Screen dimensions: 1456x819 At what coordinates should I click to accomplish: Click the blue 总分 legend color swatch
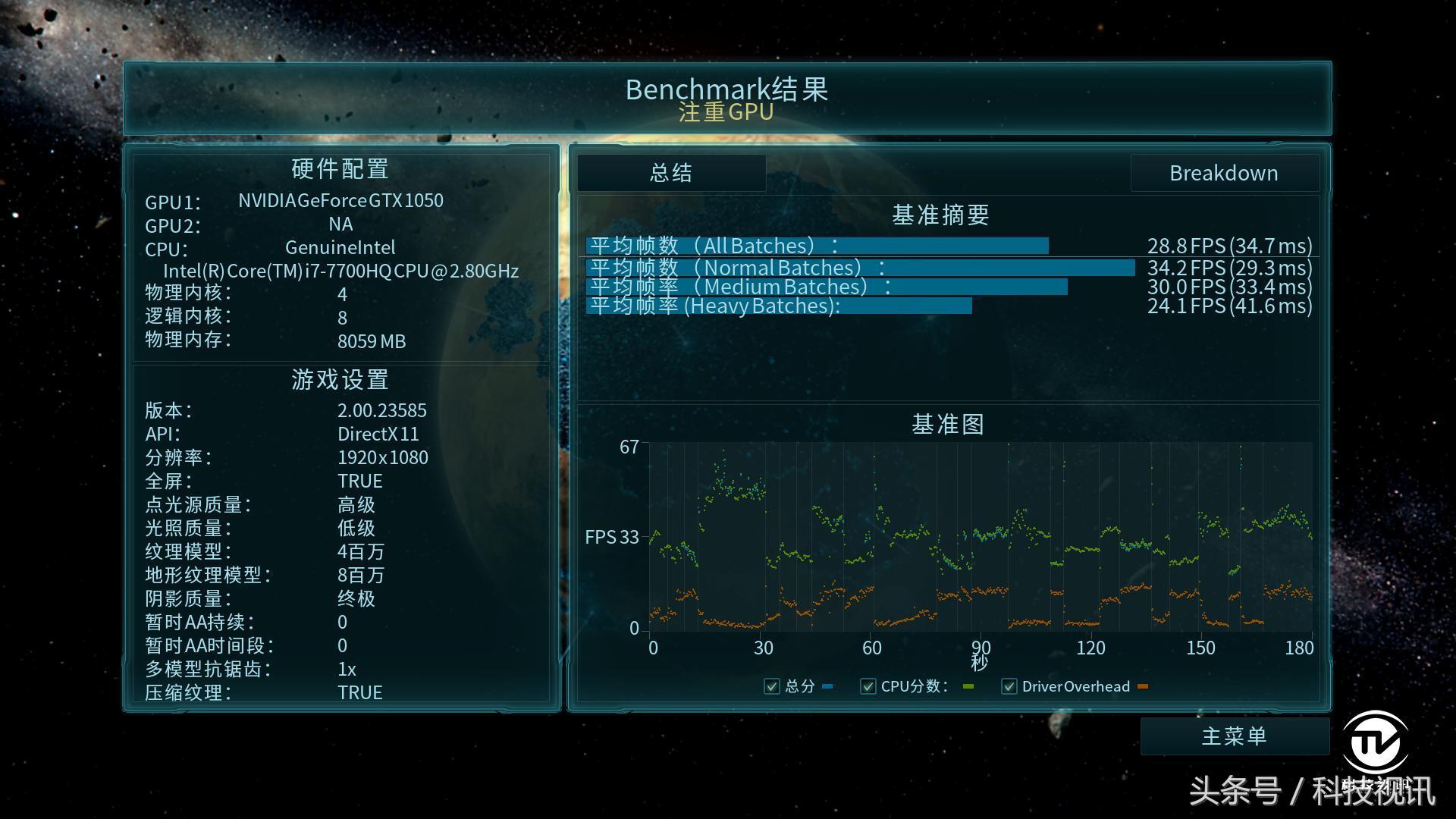[827, 686]
